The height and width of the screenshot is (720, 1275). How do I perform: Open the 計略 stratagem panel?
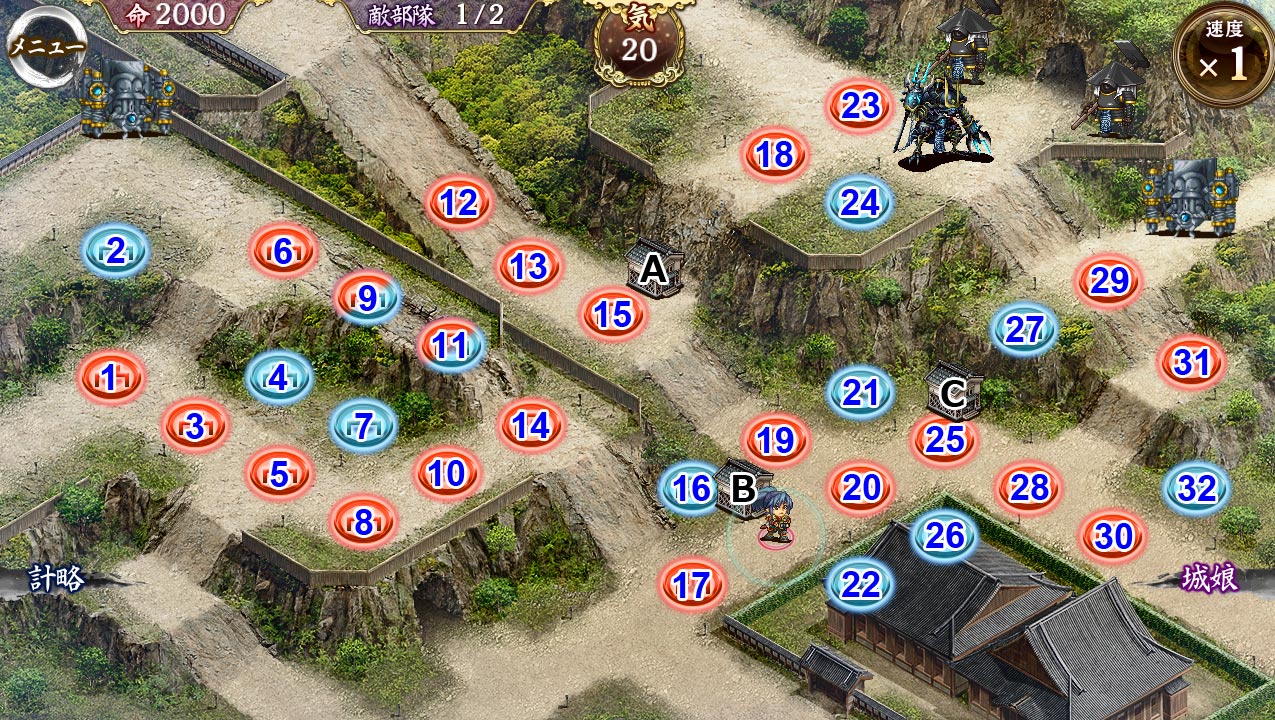(x=57, y=578)
